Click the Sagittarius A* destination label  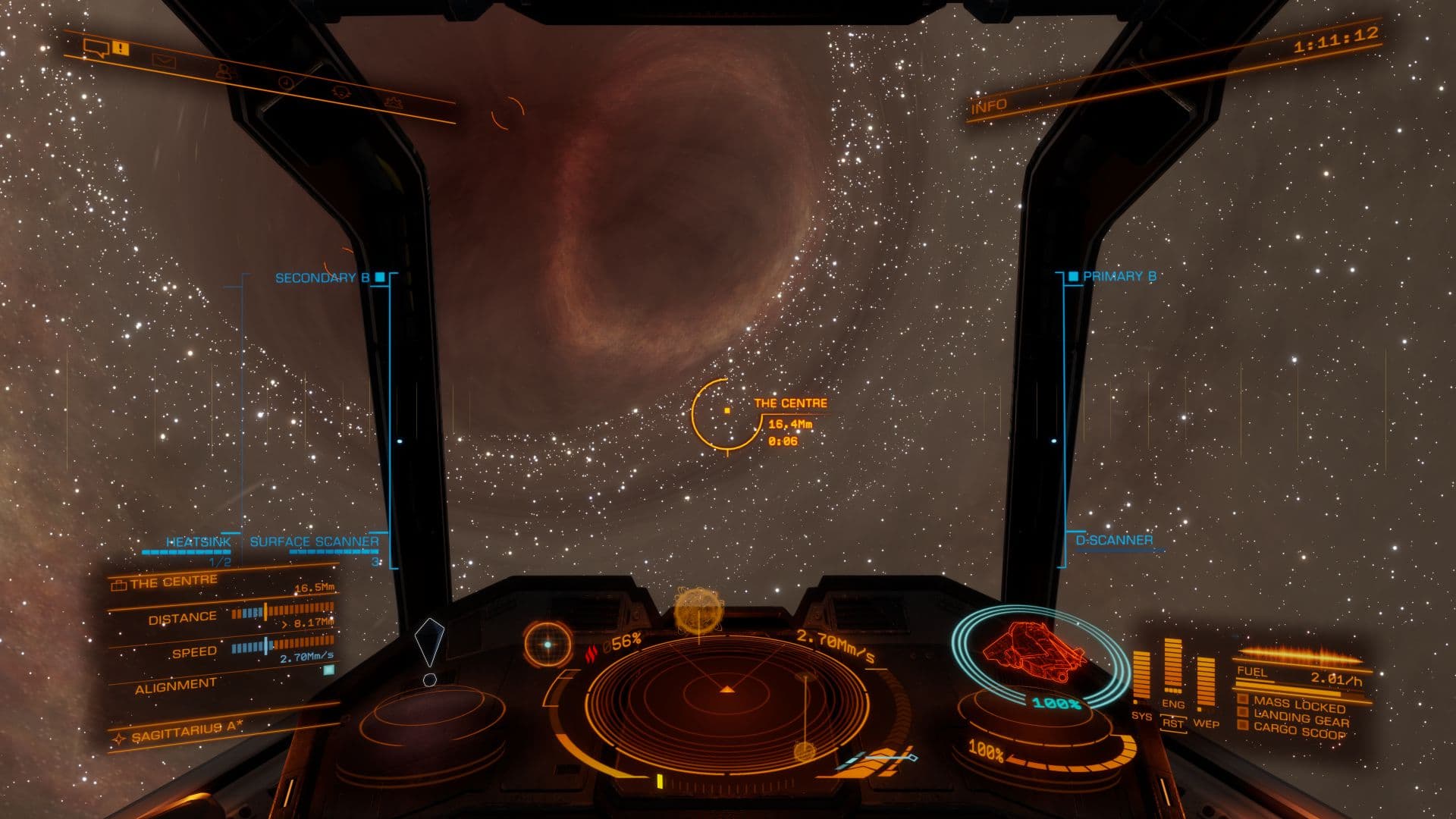coord(187,730)
